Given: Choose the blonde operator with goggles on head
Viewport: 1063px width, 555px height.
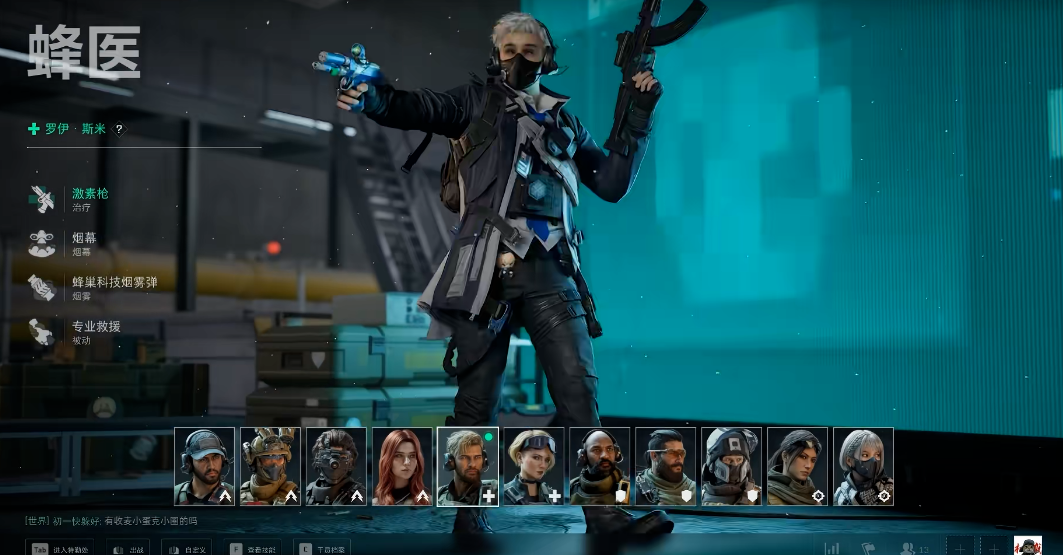Looking at the screenshot, I should coord(534,466).
